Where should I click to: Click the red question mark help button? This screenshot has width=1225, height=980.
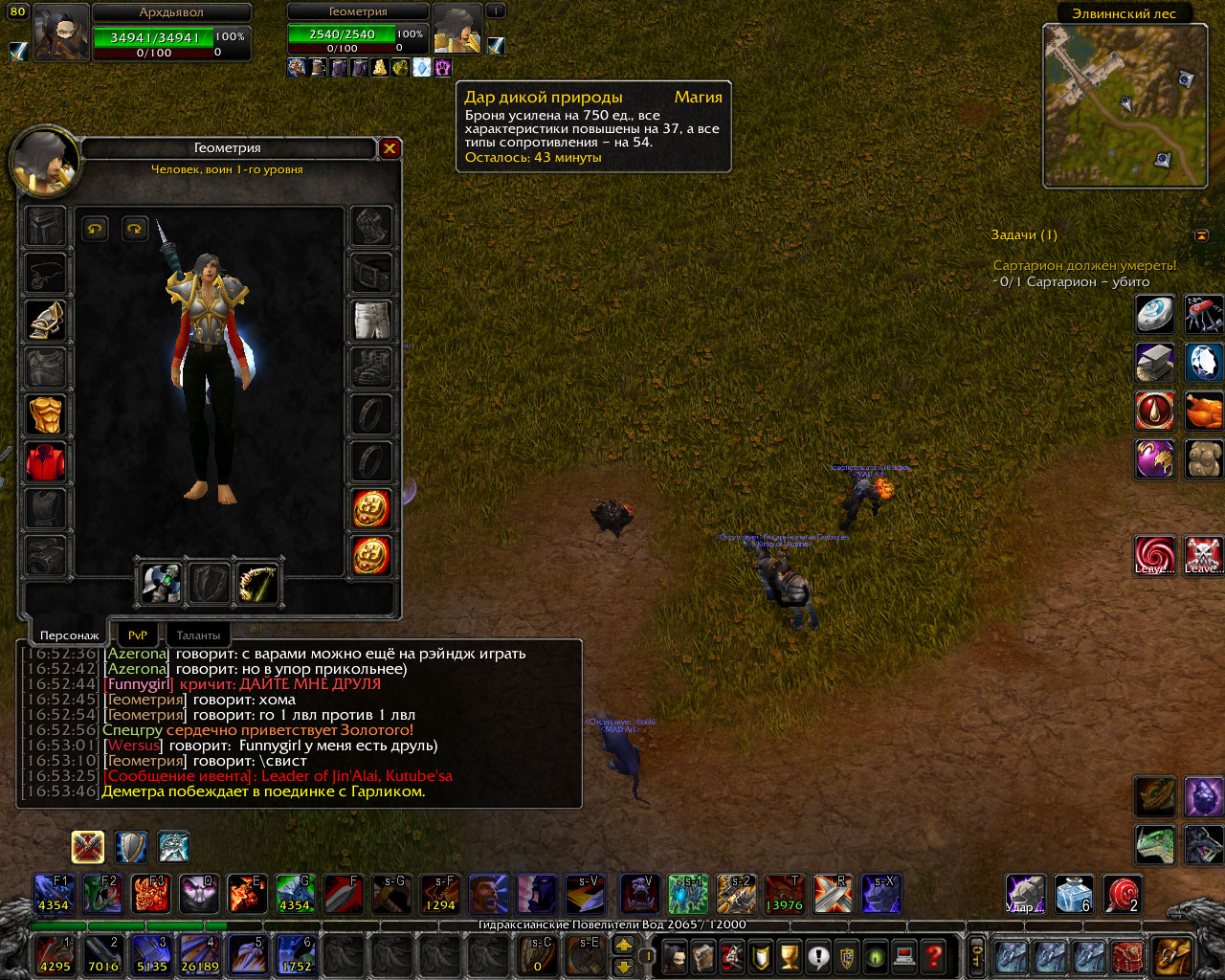click(x=934, y=955)
